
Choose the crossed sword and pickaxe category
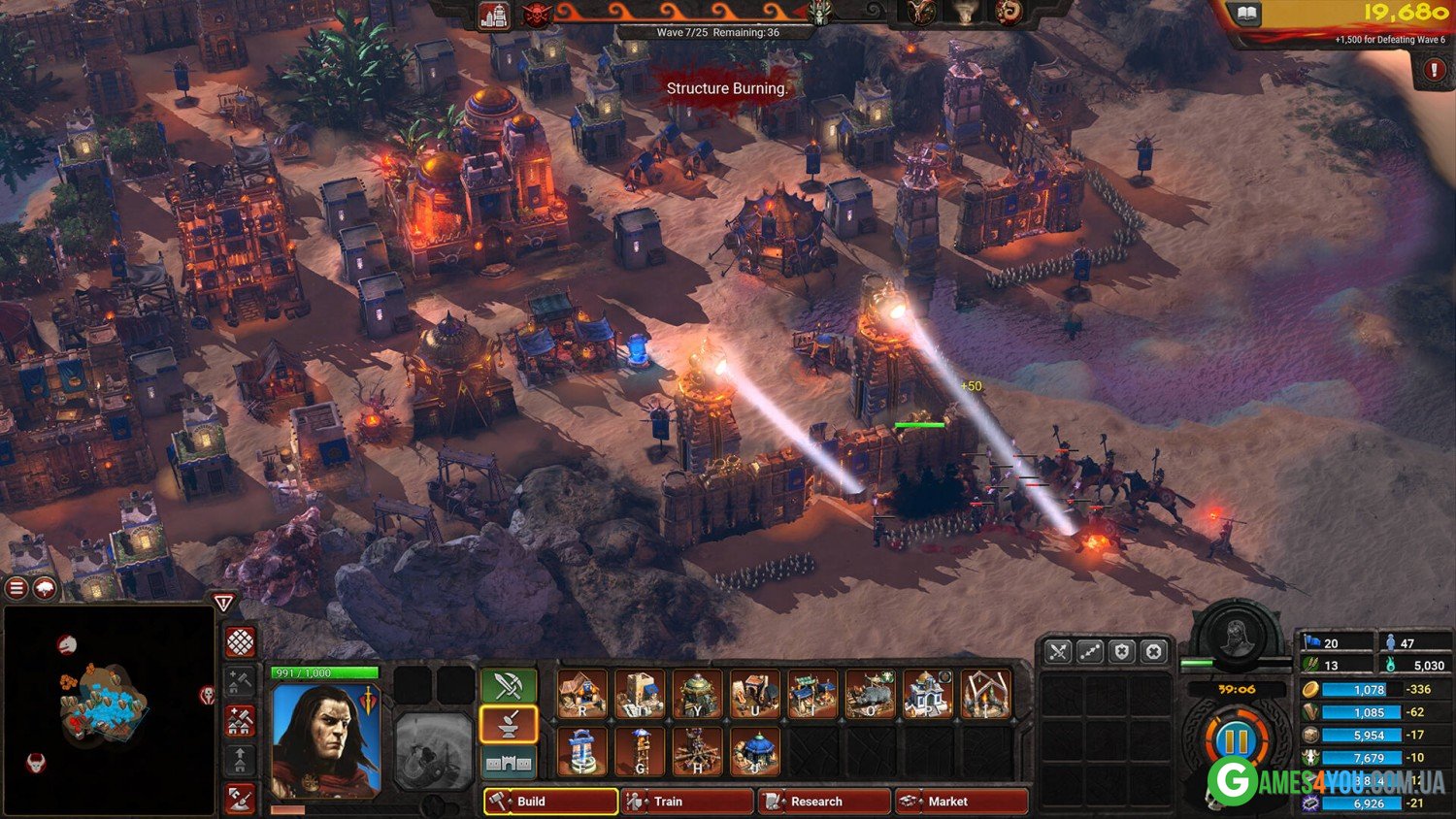click(x=509, y=686)
